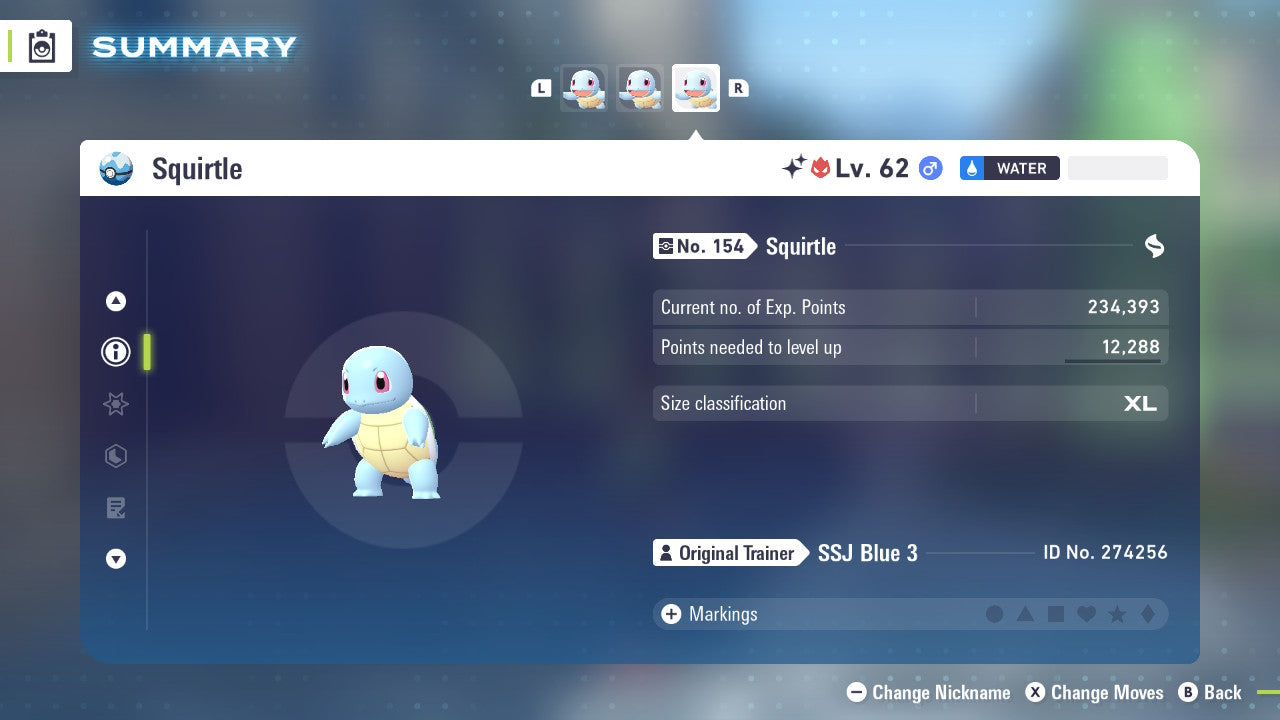Open the ribbons page via the star icon
Screen dimensions: 1280x720
point(115,404)
